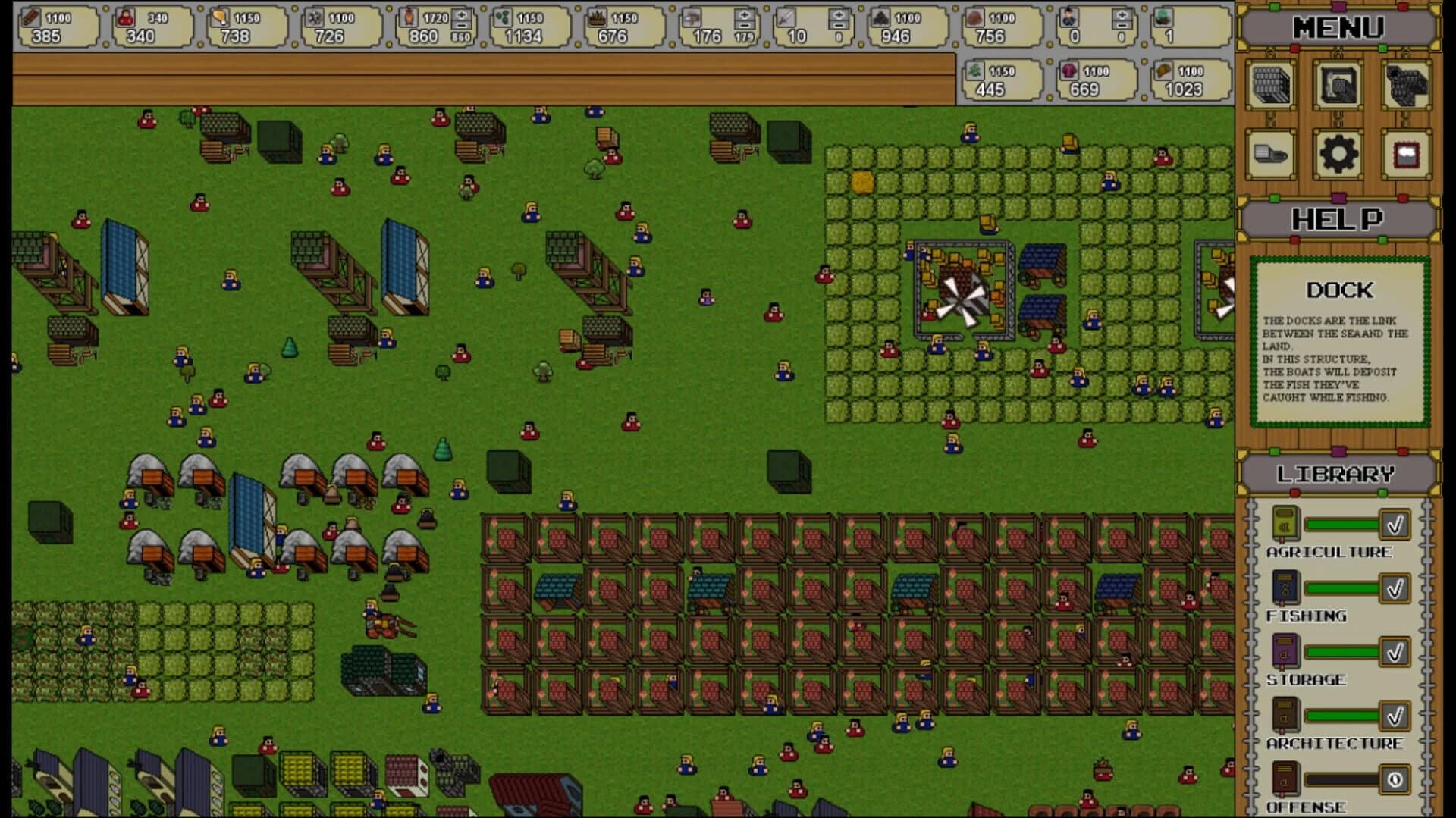
Task: Select the Agriculture book icon in the Library
Action: (1286, 525)
